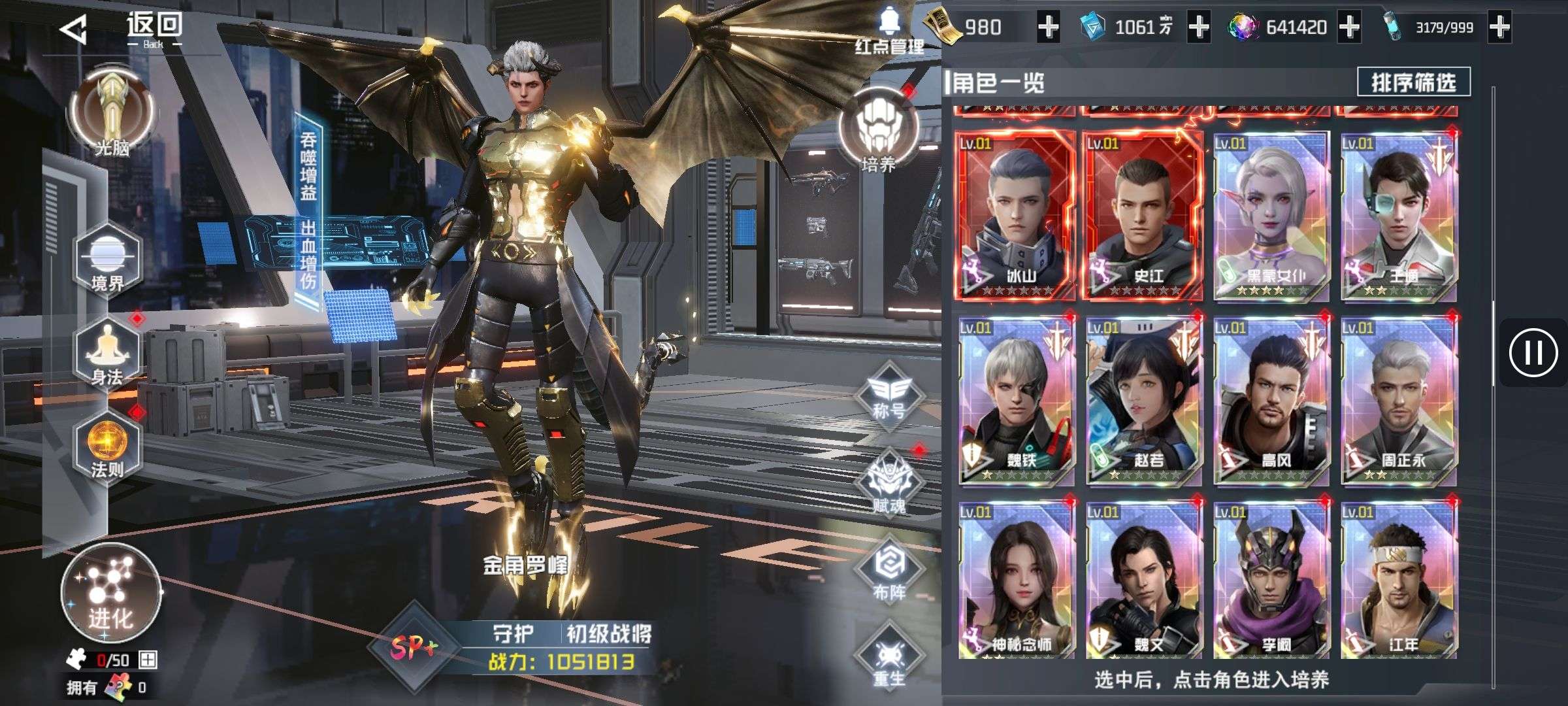Select the 史江 character card
This screenshot has height=706, width=1568.
(x=1143, y=216)
